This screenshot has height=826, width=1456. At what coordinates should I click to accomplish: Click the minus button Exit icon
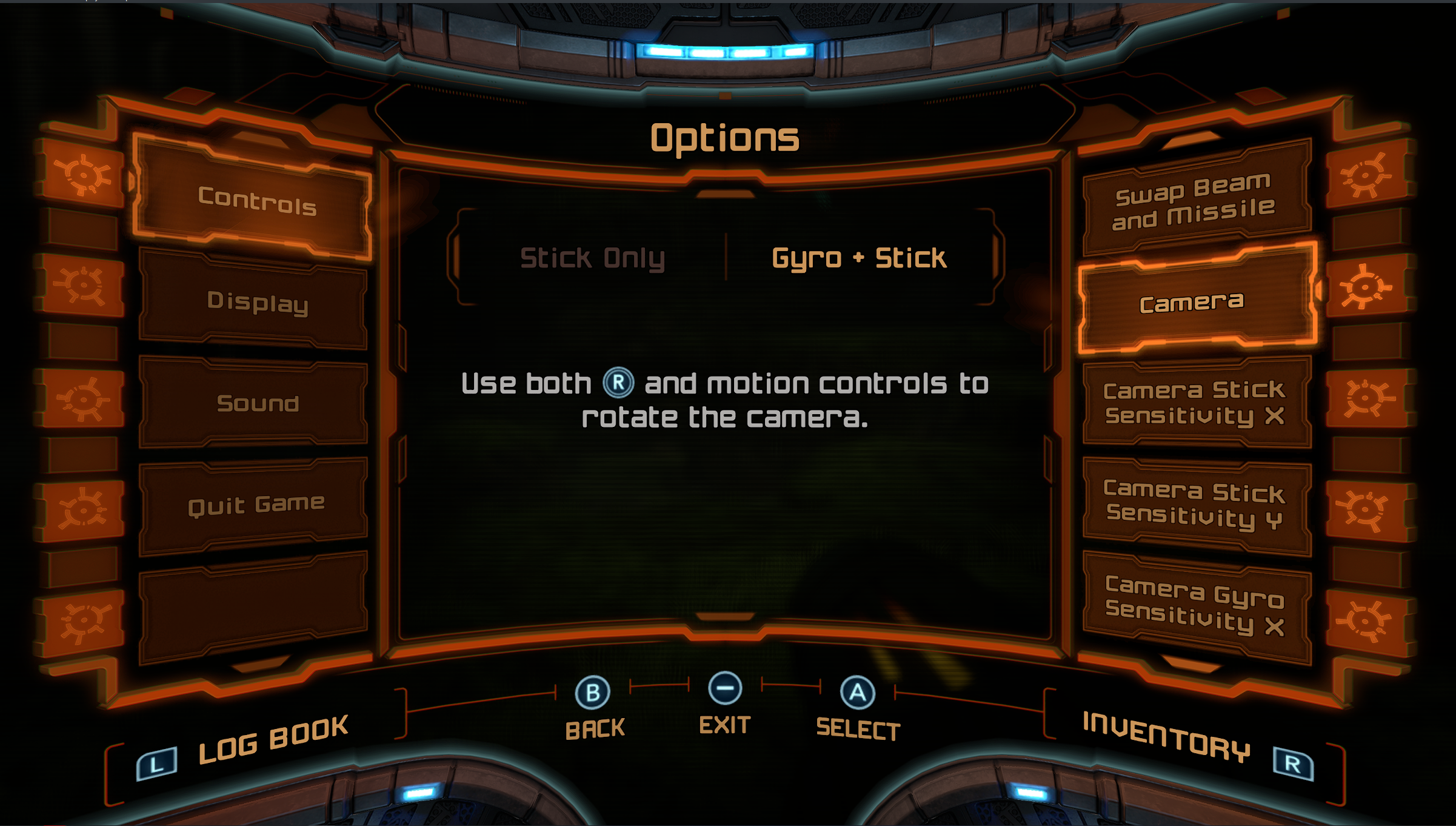[725, 688]
